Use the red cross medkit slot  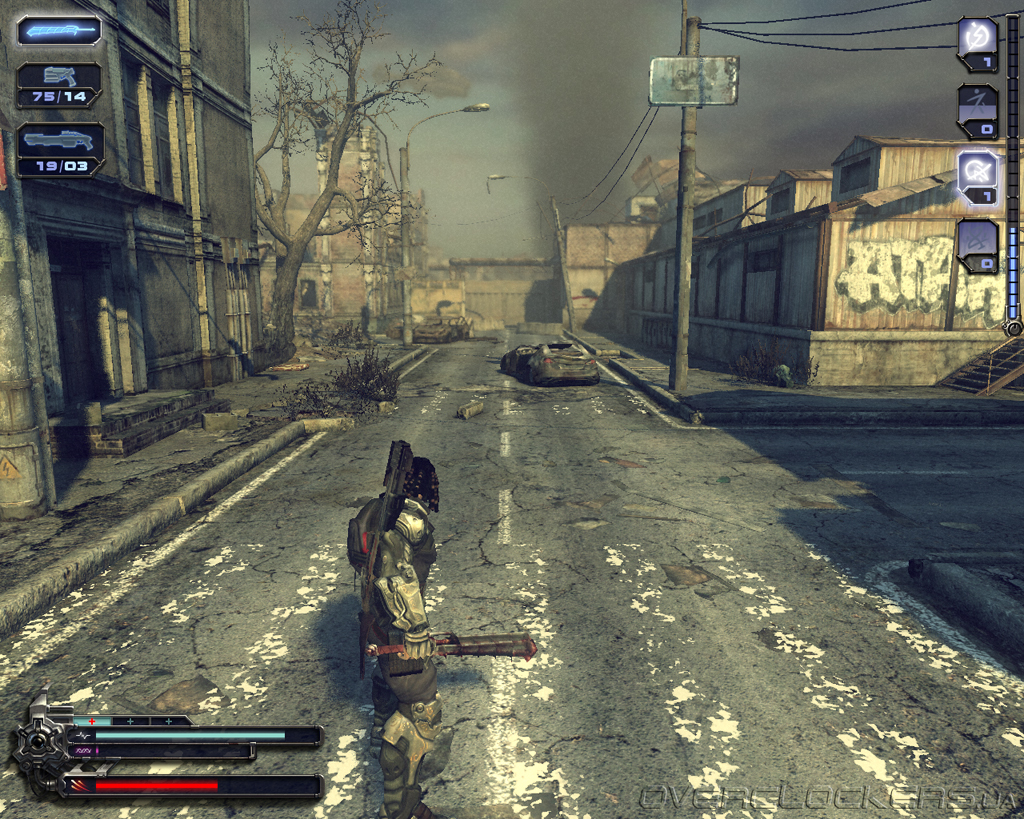click(93, 720)
